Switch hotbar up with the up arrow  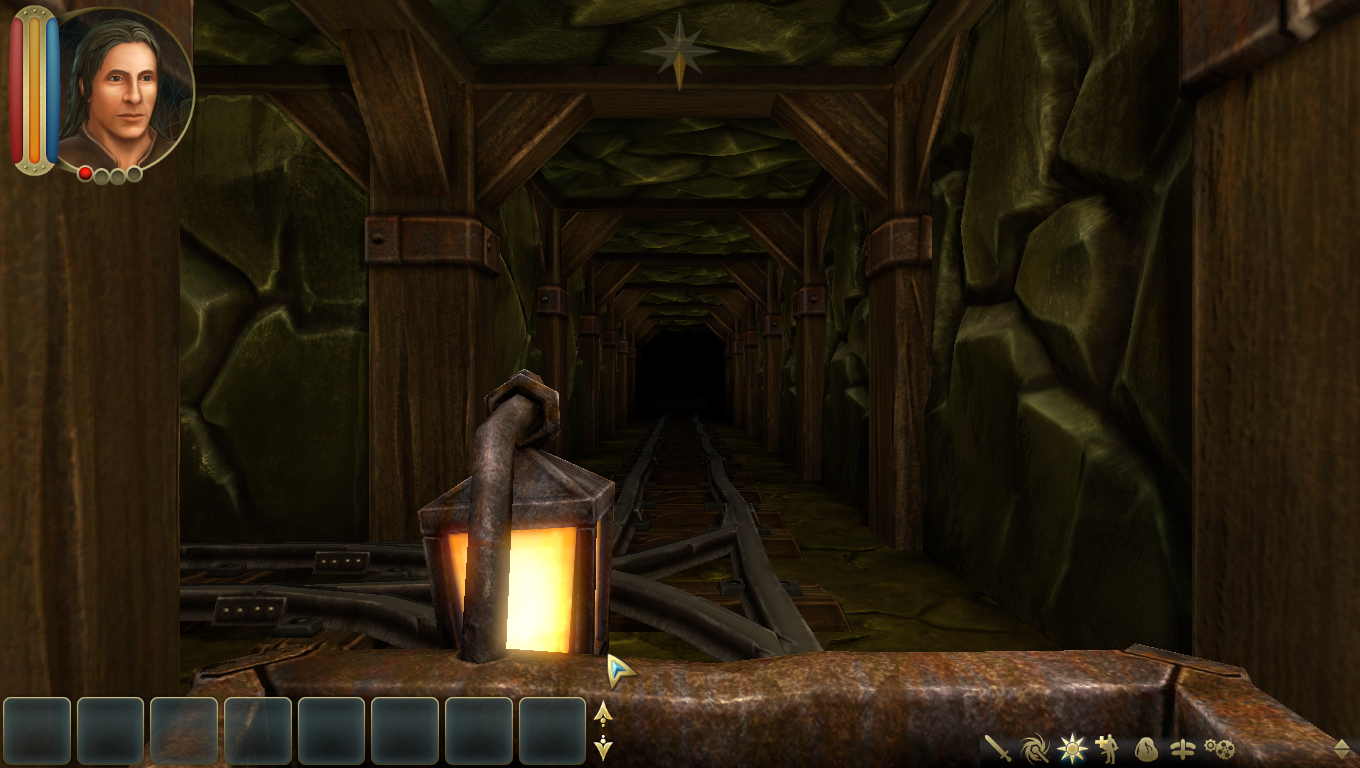coord(603,713)
